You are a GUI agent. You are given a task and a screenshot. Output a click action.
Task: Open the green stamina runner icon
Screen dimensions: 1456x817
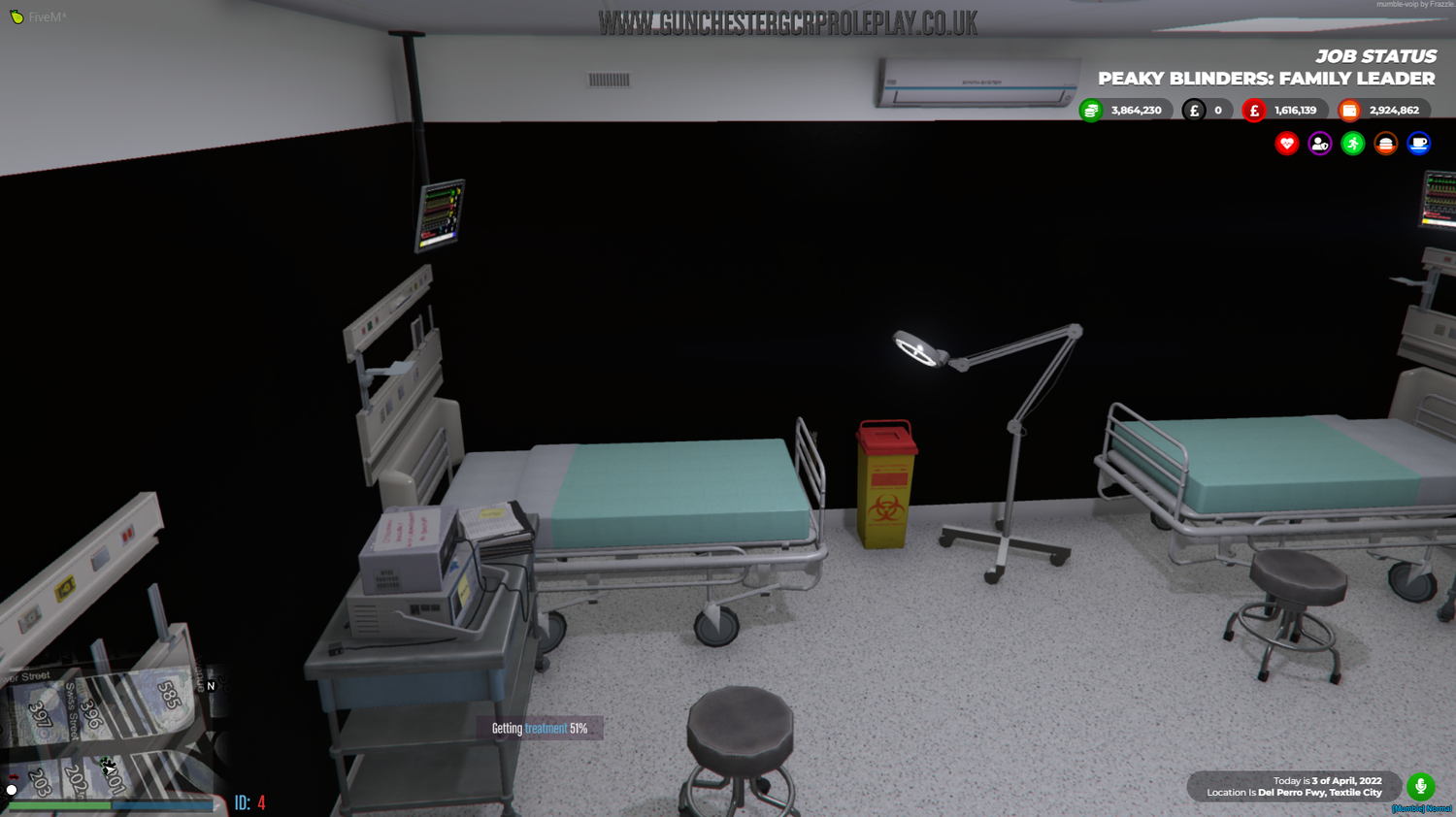click(1352, 144)
